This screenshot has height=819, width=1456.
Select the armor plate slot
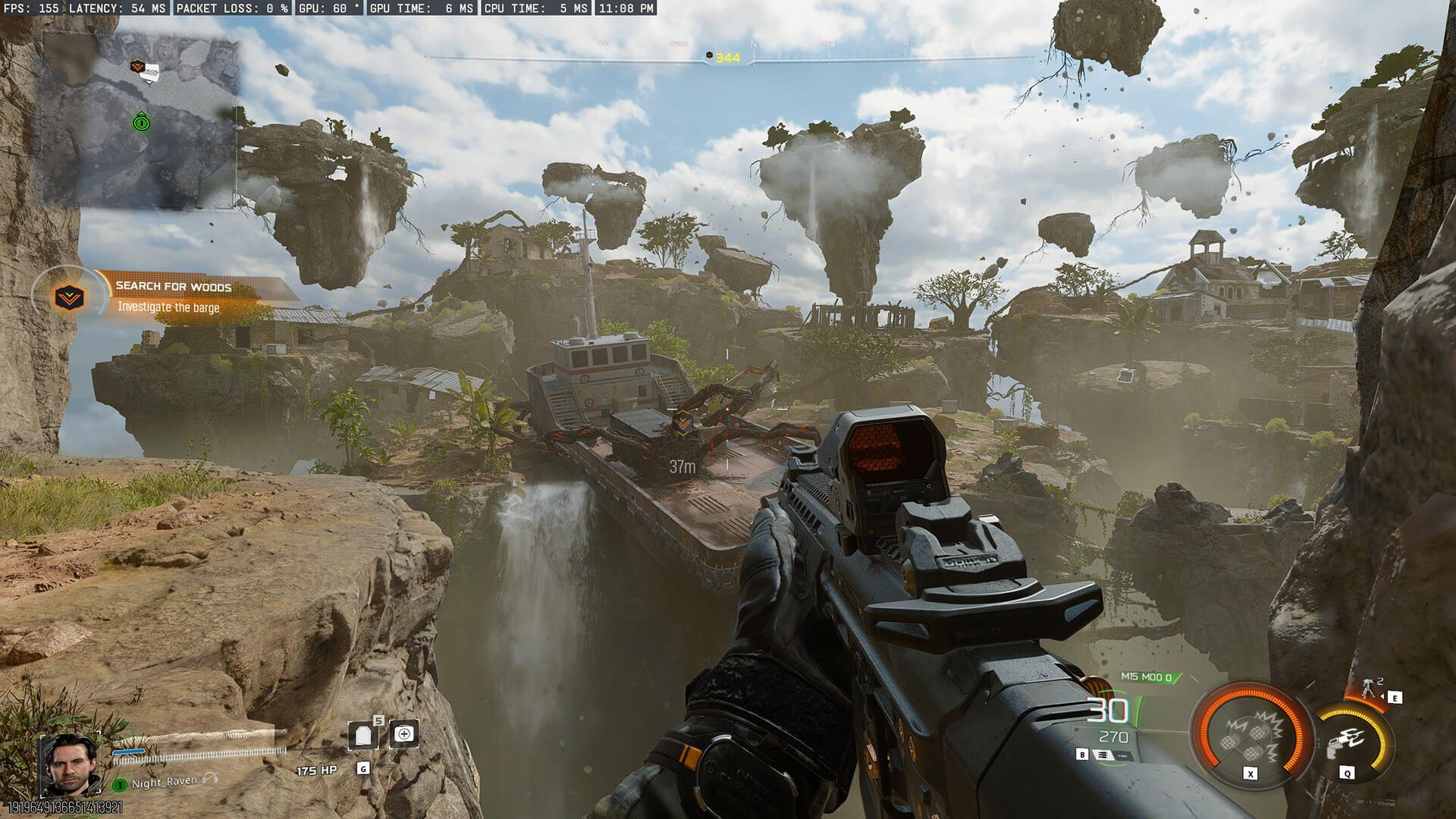pos(362,735)
